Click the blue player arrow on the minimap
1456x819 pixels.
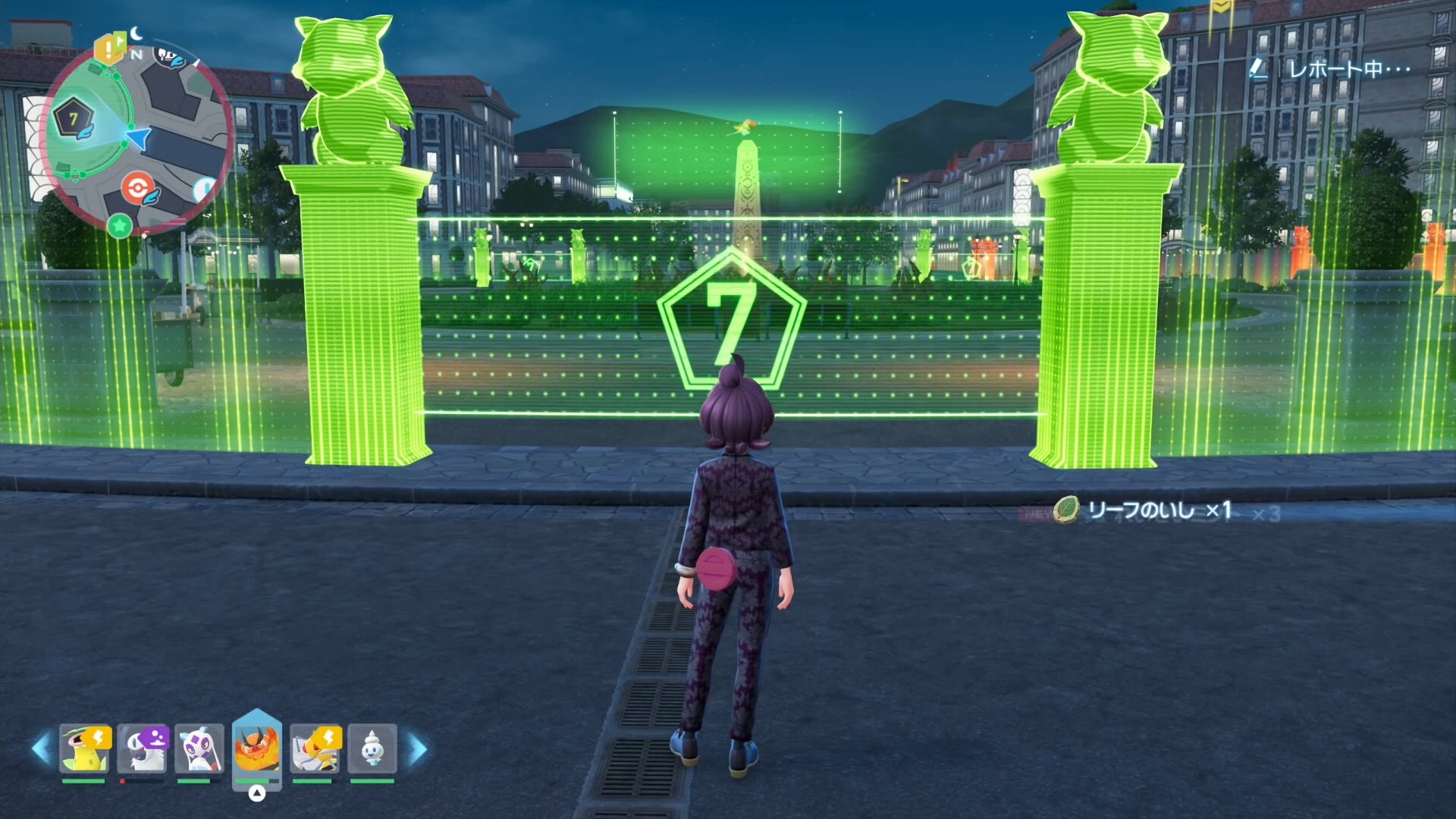(x=138, y=138)
